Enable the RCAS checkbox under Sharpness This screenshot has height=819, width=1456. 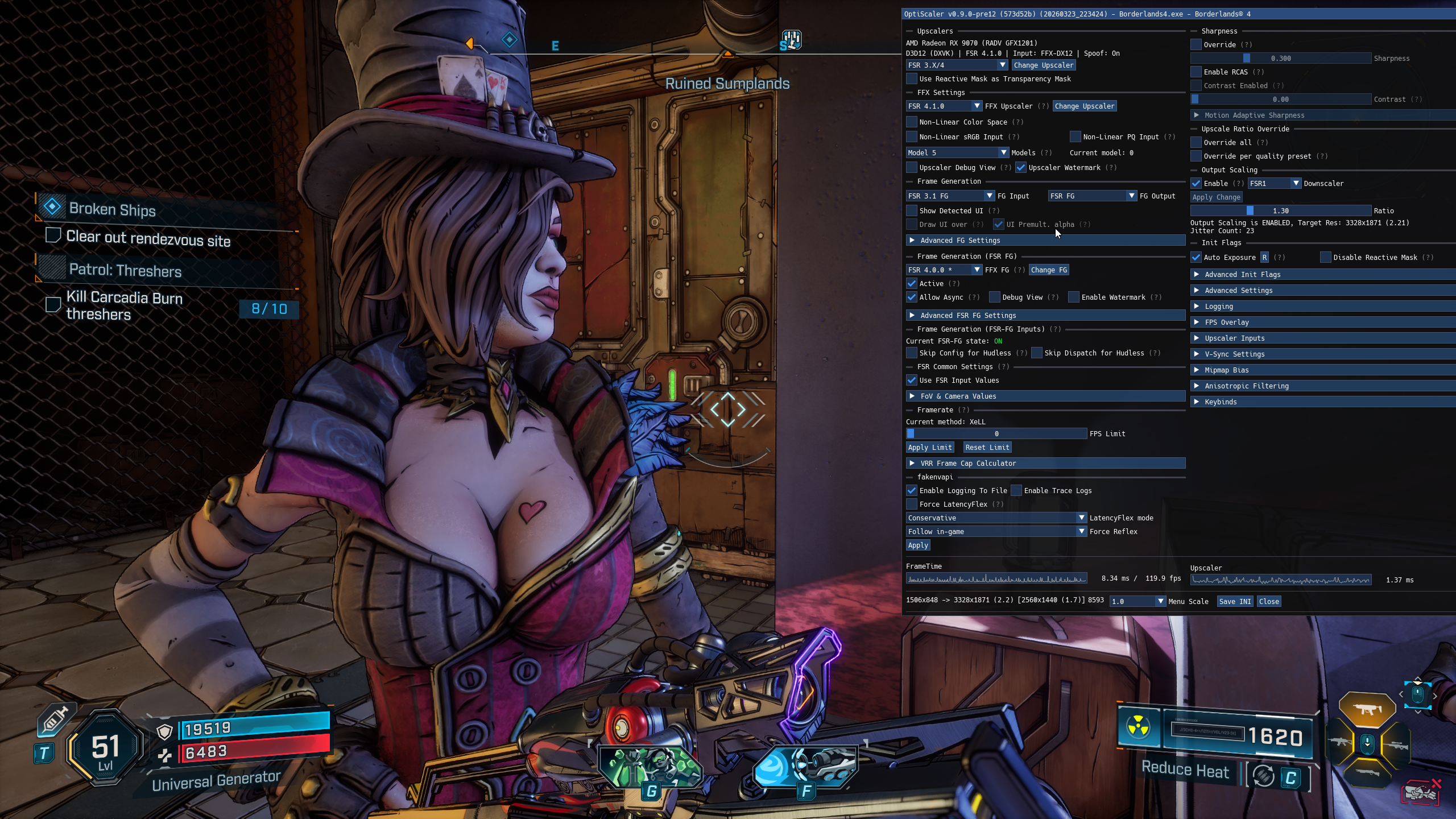click(1197, 72)
